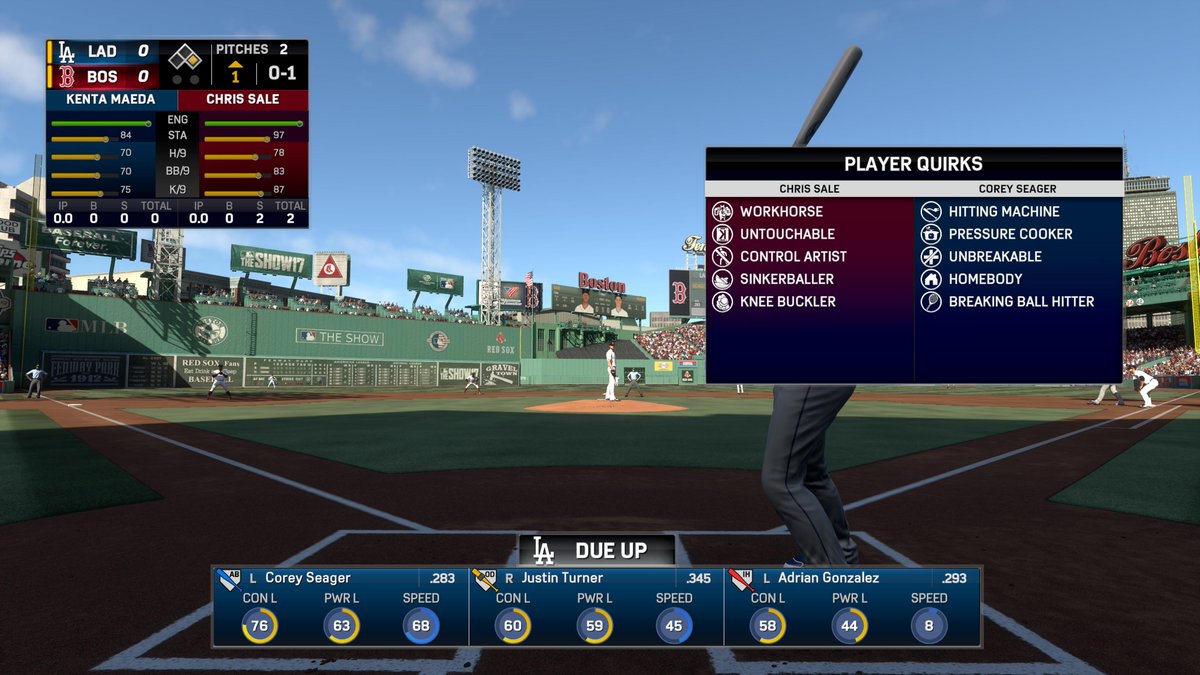Choose Justin Turner's due up card
This screenshot has height=675, width=1200.
(596, 607)
